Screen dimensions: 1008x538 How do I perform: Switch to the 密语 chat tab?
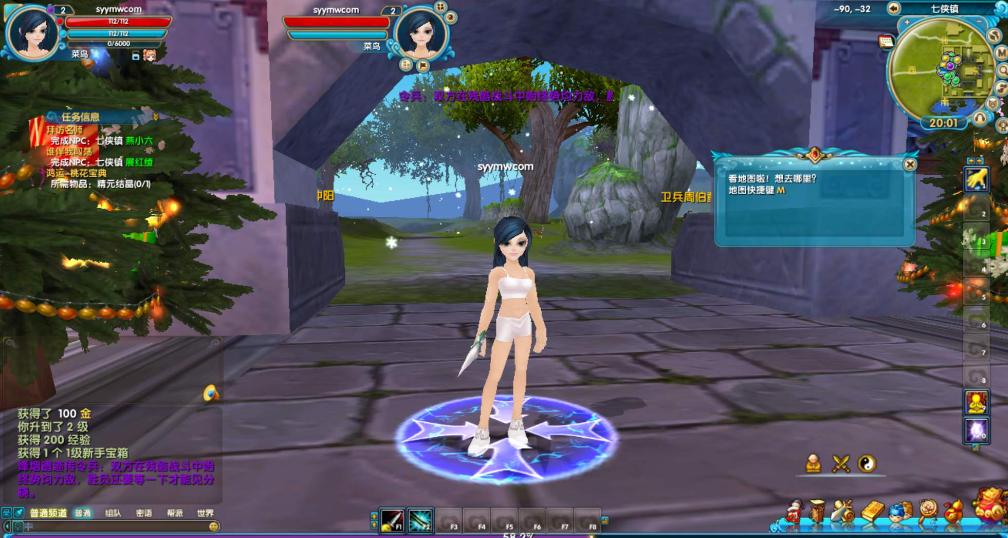point(144,513)
